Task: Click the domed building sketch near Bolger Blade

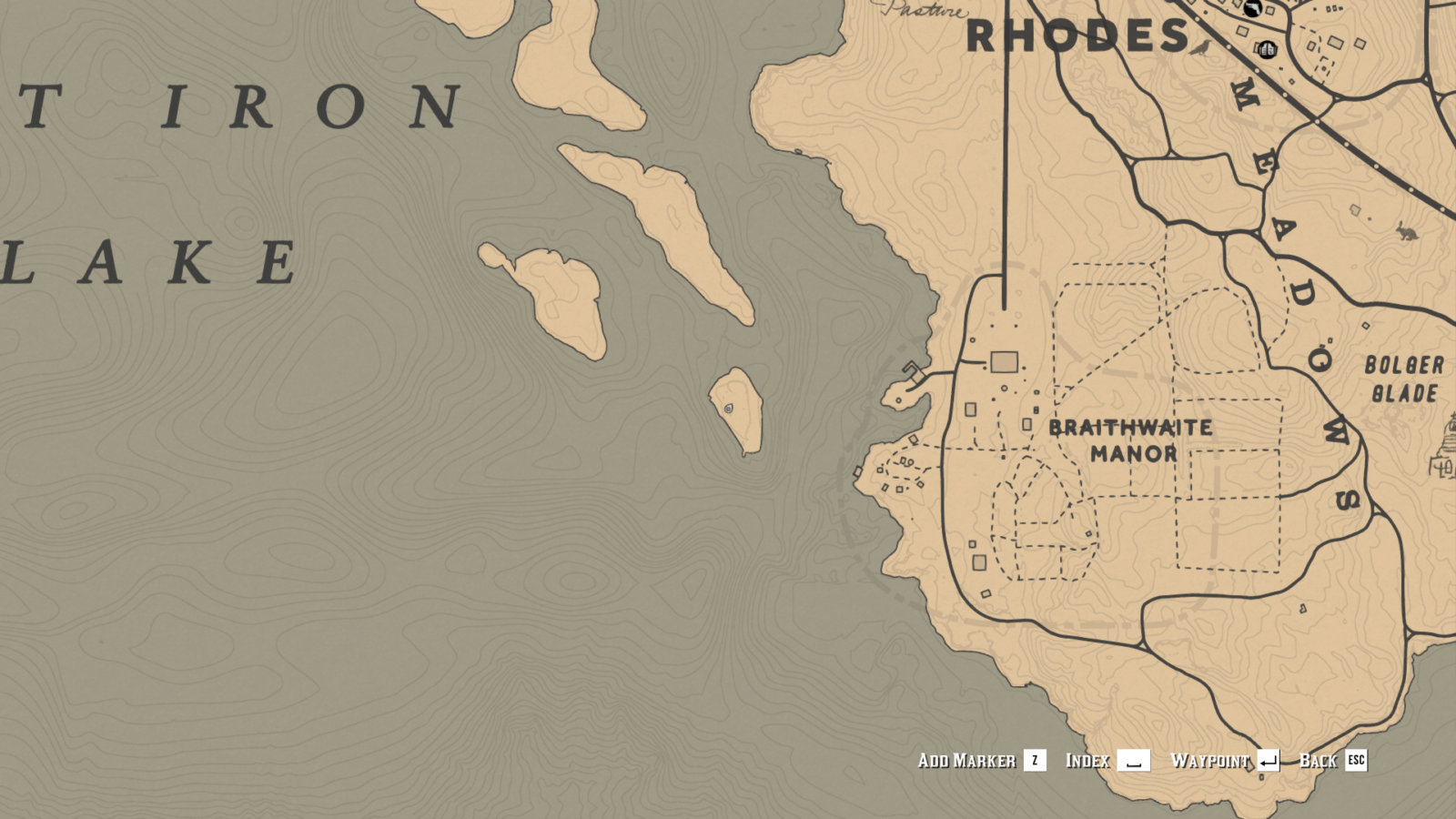Action: click(1447, 446)
